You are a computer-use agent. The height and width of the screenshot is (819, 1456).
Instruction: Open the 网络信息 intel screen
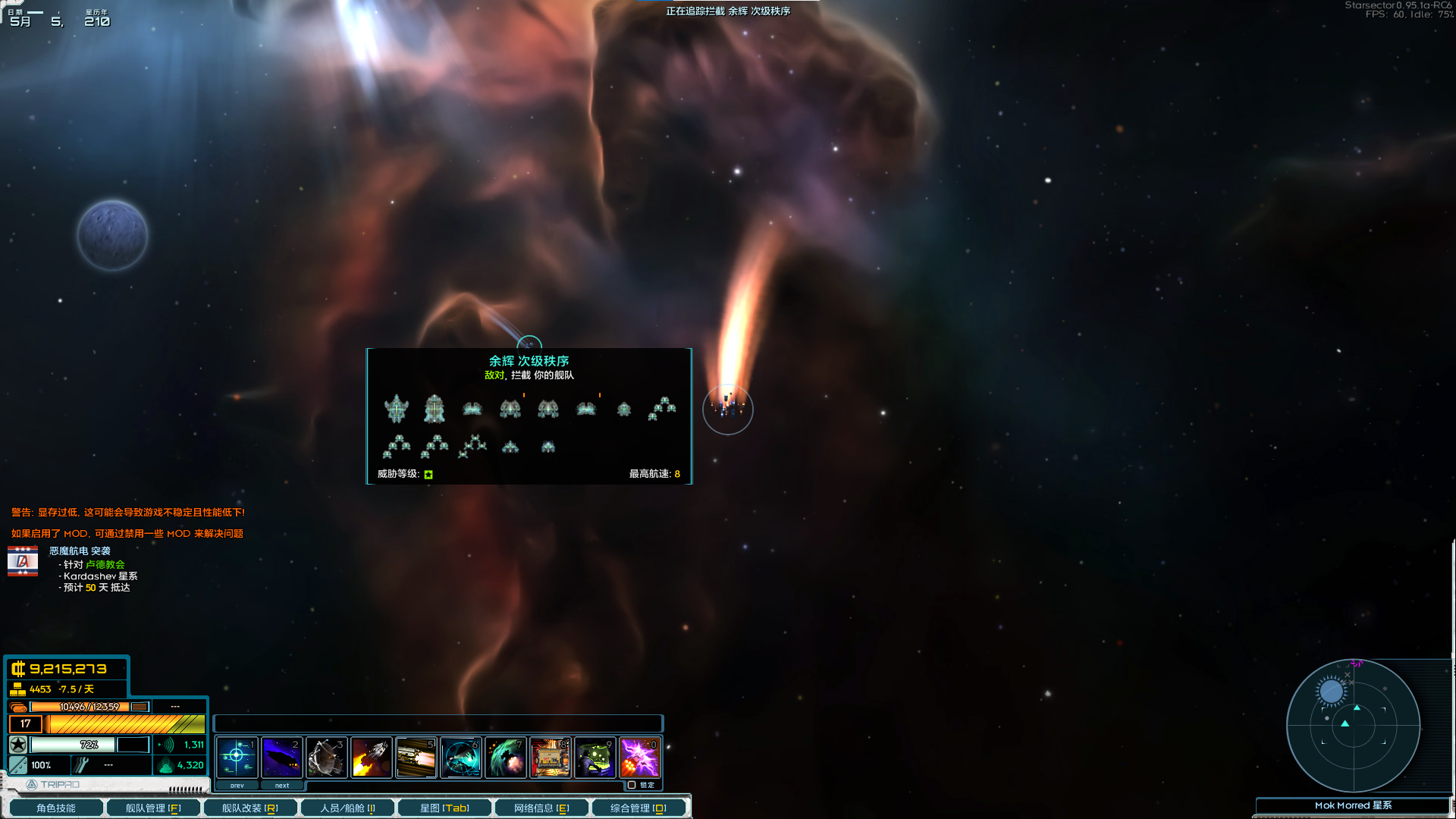tap(541, 808)
